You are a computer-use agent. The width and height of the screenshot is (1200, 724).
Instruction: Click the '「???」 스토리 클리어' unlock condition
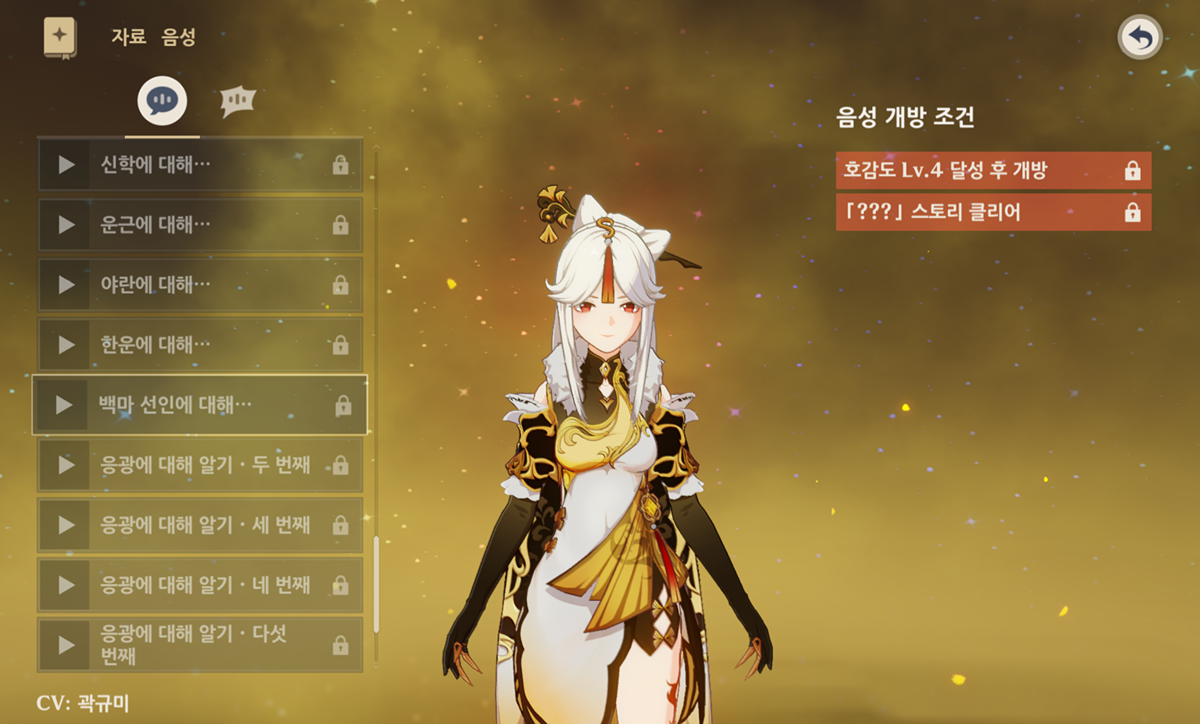pos(992,212)
